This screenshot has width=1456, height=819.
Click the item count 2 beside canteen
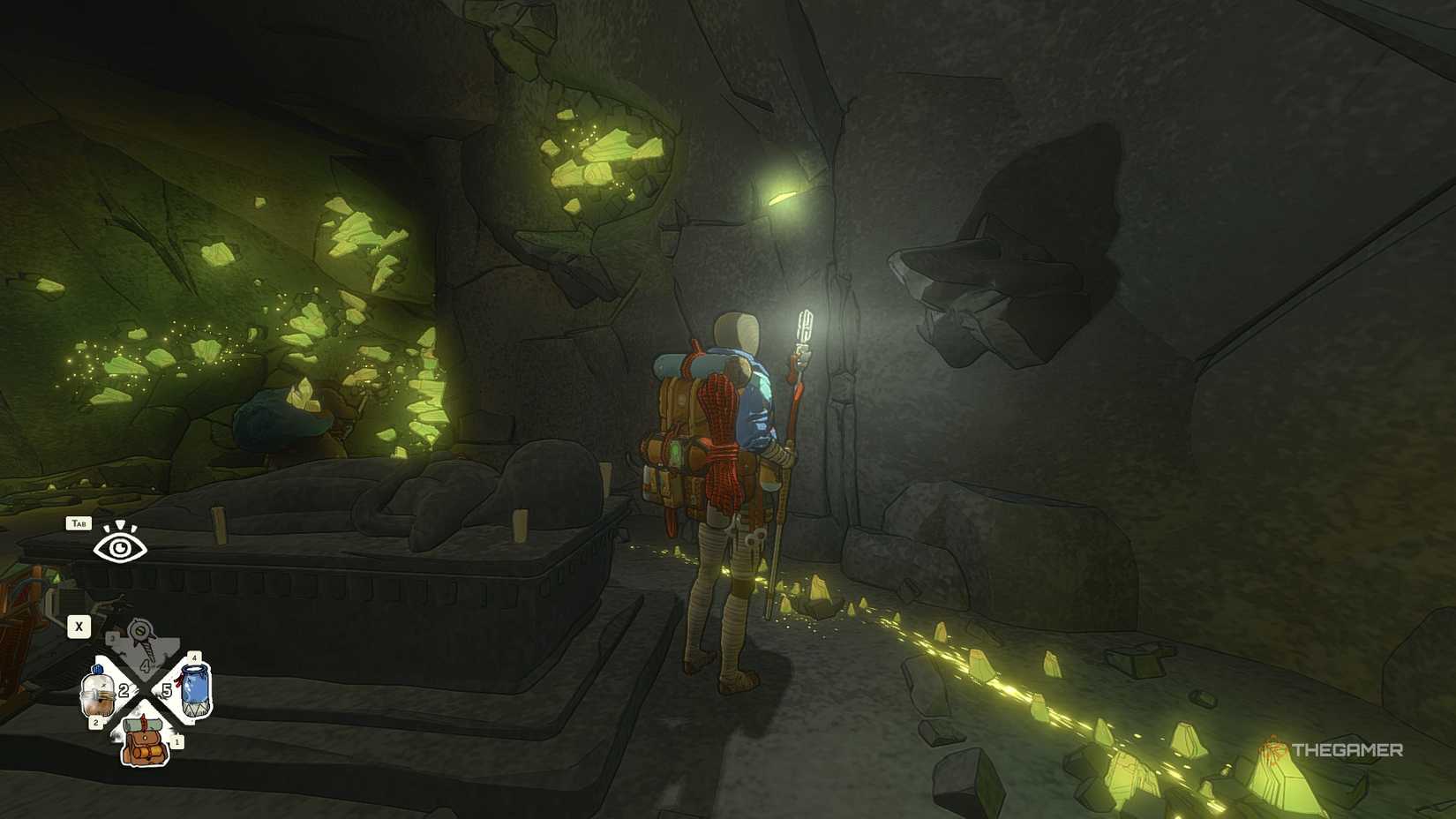coord(124,691)
